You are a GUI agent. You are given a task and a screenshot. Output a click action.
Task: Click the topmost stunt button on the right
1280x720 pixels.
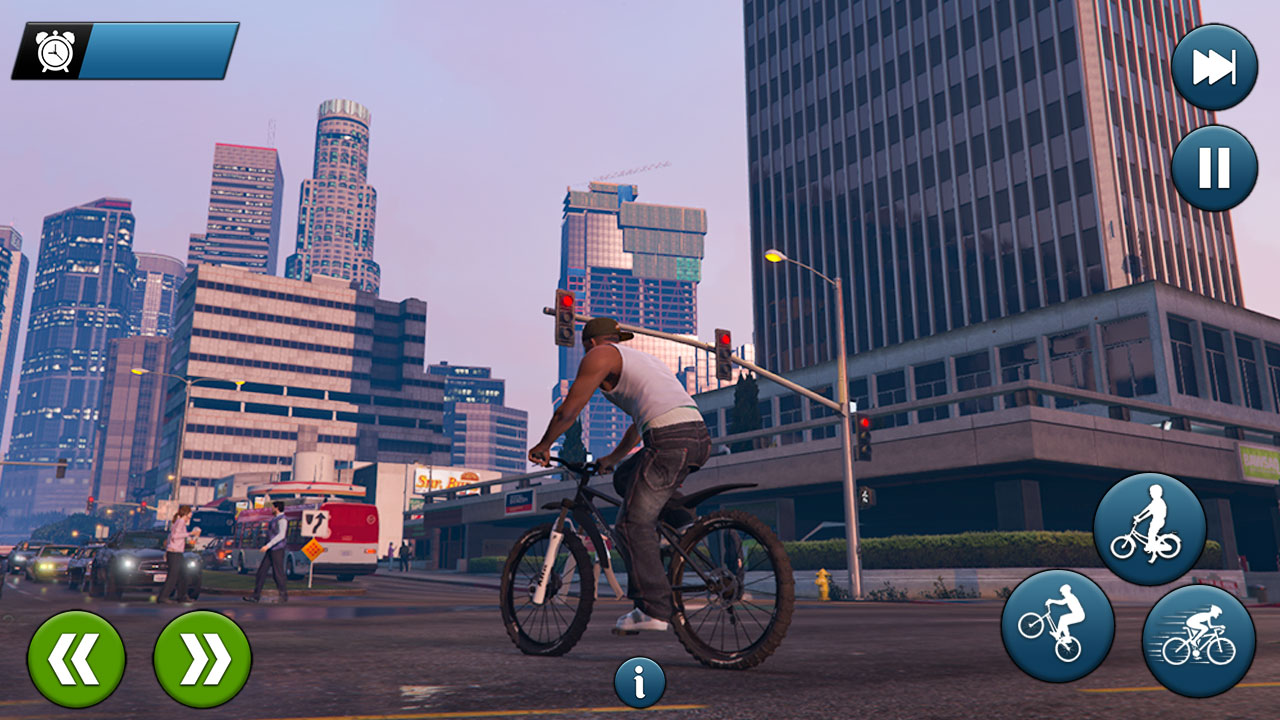(x=1150, y=527)
